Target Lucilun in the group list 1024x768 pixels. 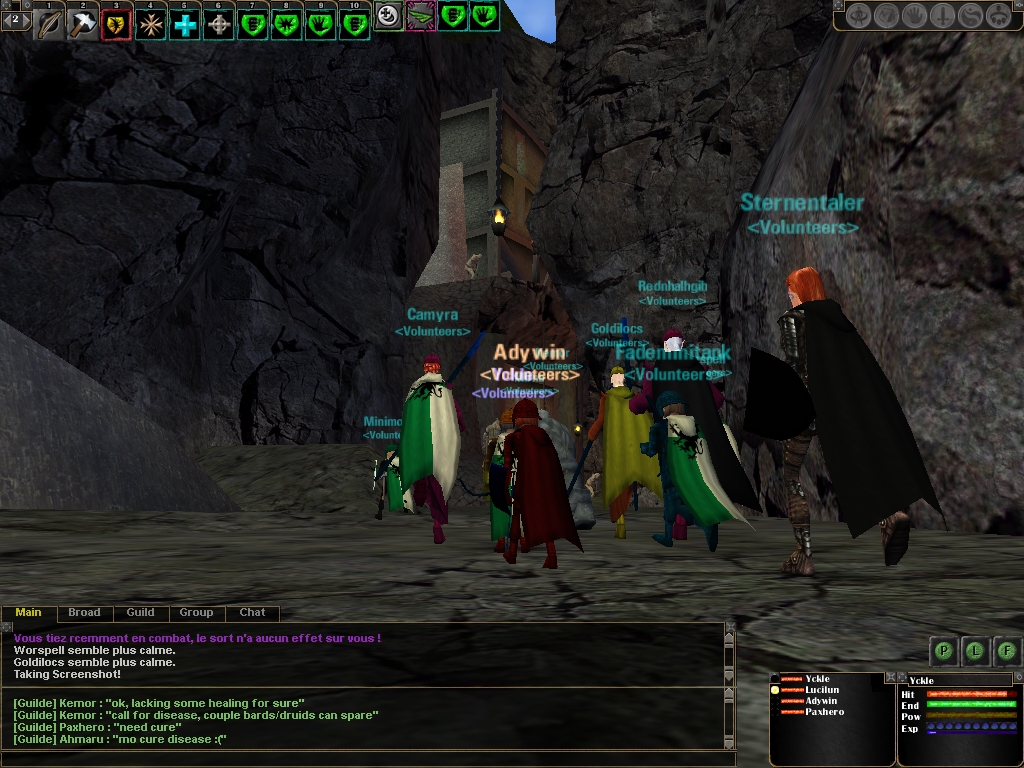coord(822,690)
